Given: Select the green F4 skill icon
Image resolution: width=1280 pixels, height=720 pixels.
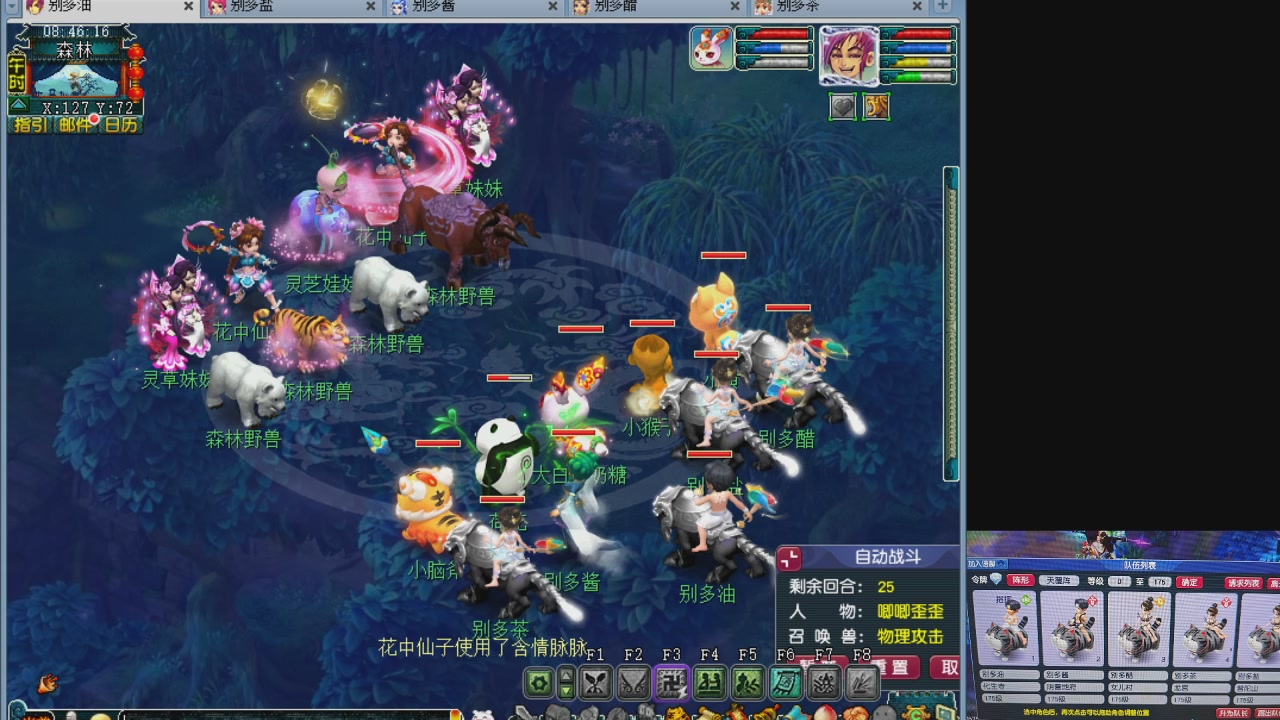Looking at the screenshot, I should pyautogui.click(x=709, y=681).
